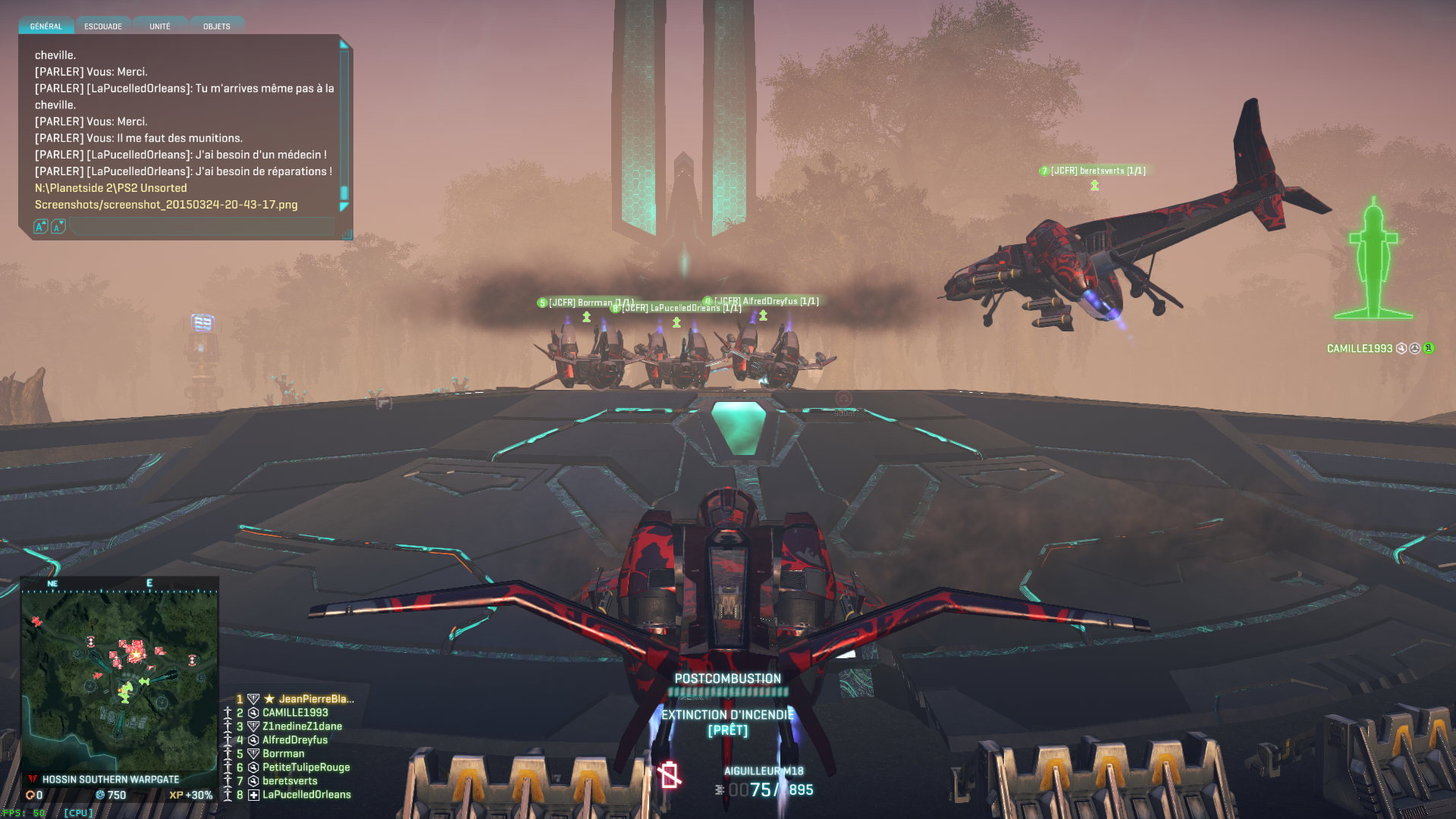Click the chat scroll-up arrow

point(344,45)
